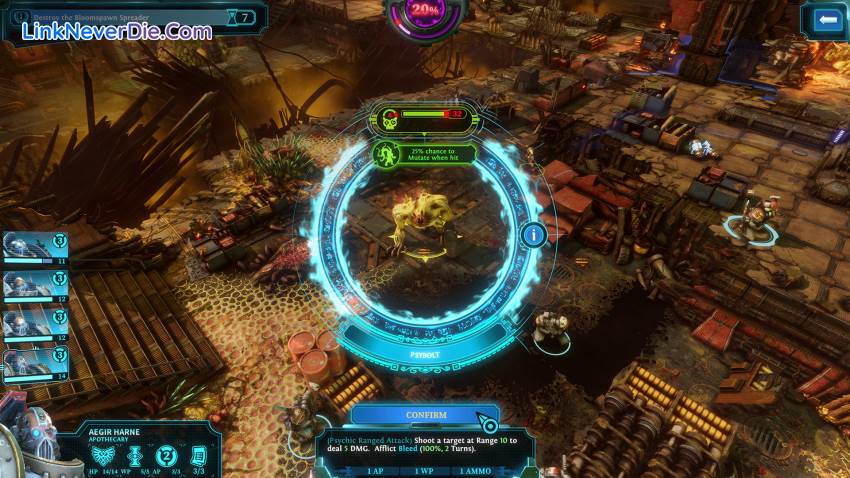
Task: Select the mutate chance status icon
Action: tap(384, 154)
